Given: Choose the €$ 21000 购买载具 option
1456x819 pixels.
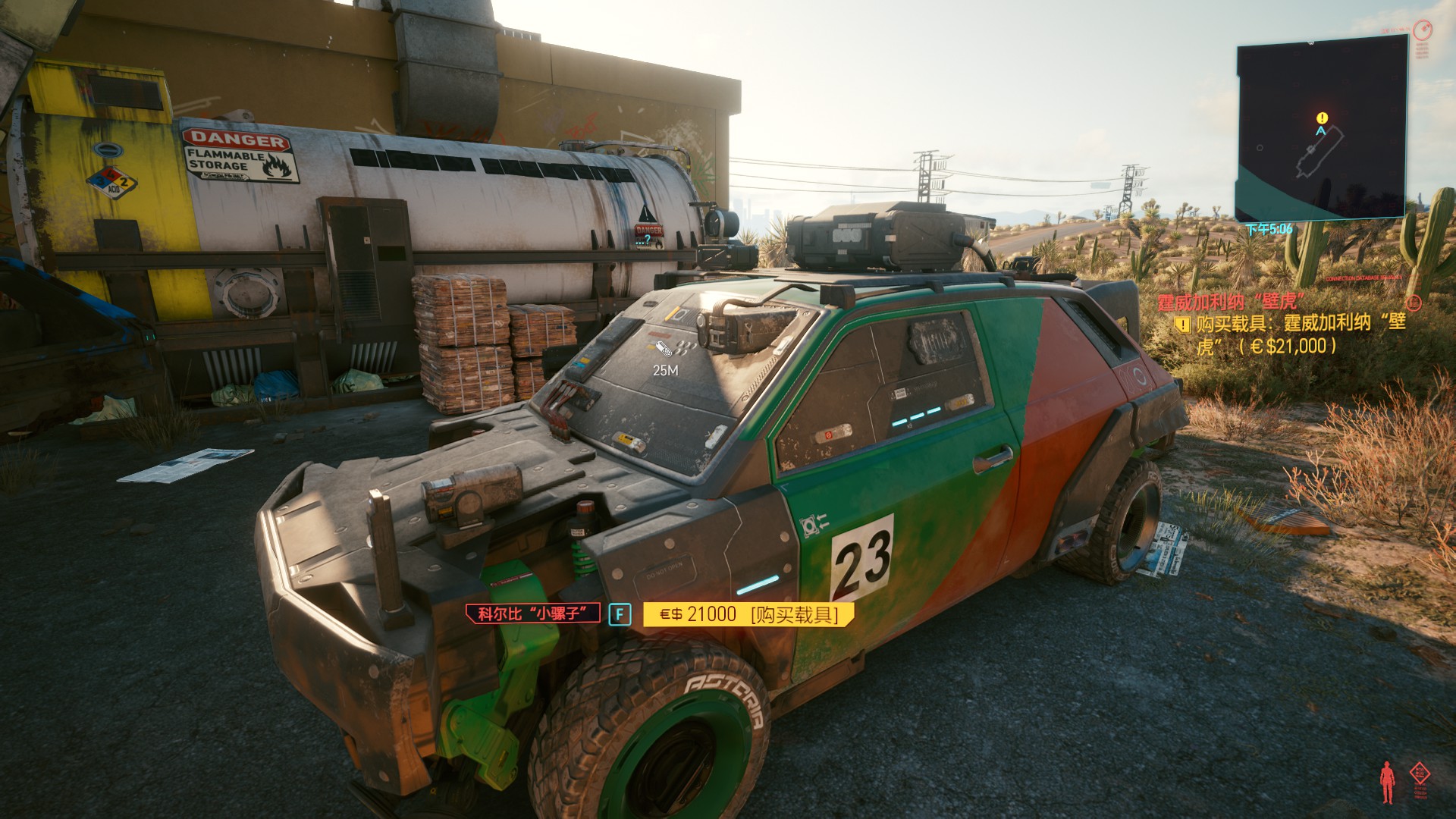Looking at the screenshot, I should coord(748,614).
